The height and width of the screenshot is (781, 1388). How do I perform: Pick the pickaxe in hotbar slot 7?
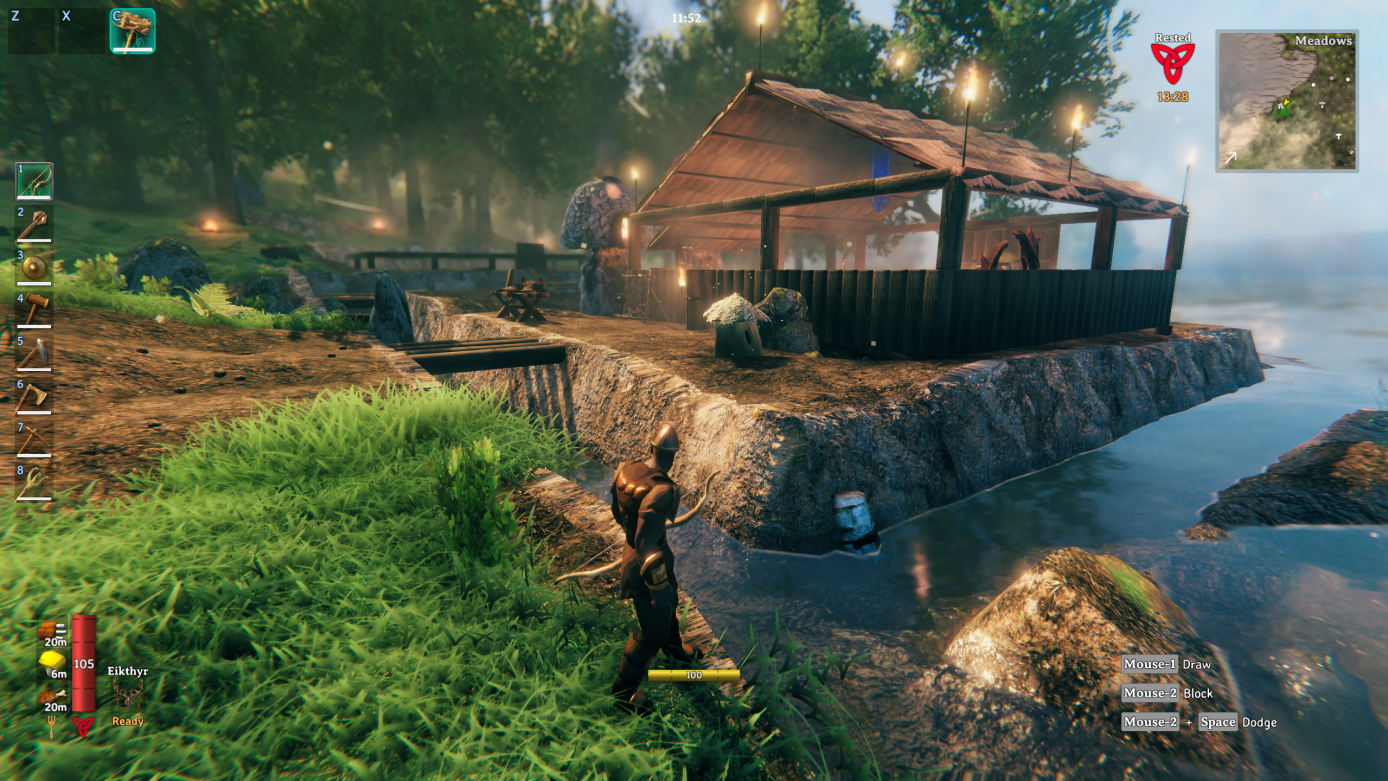[x=34, y=440]
